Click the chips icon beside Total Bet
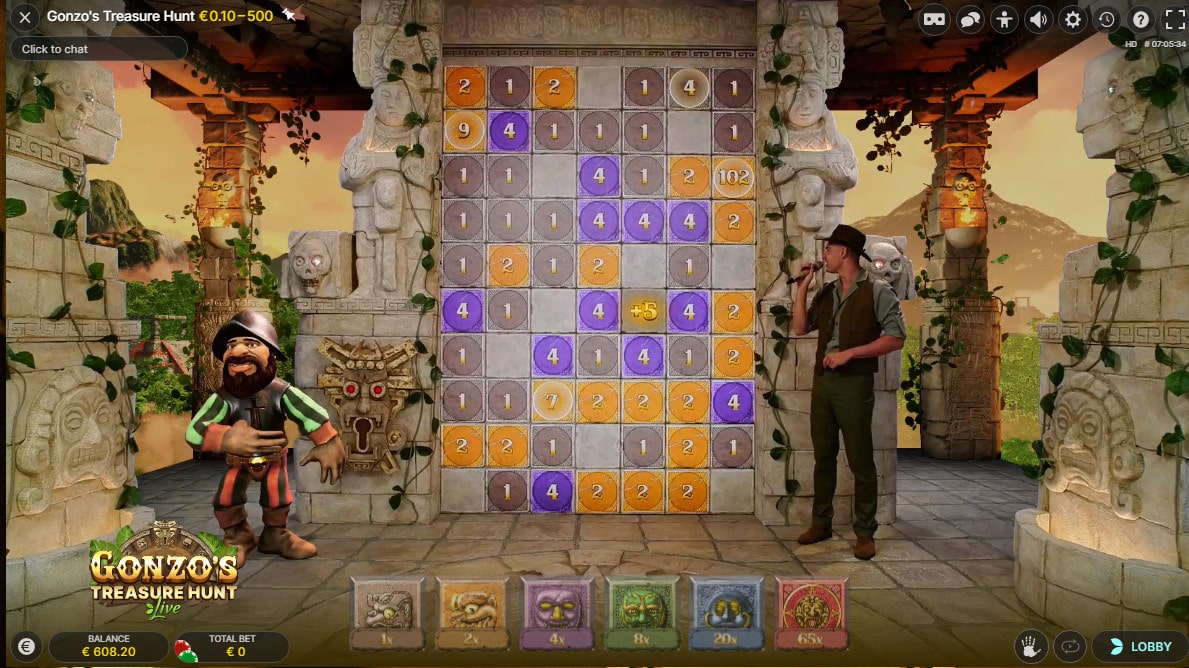 [186, 648]
